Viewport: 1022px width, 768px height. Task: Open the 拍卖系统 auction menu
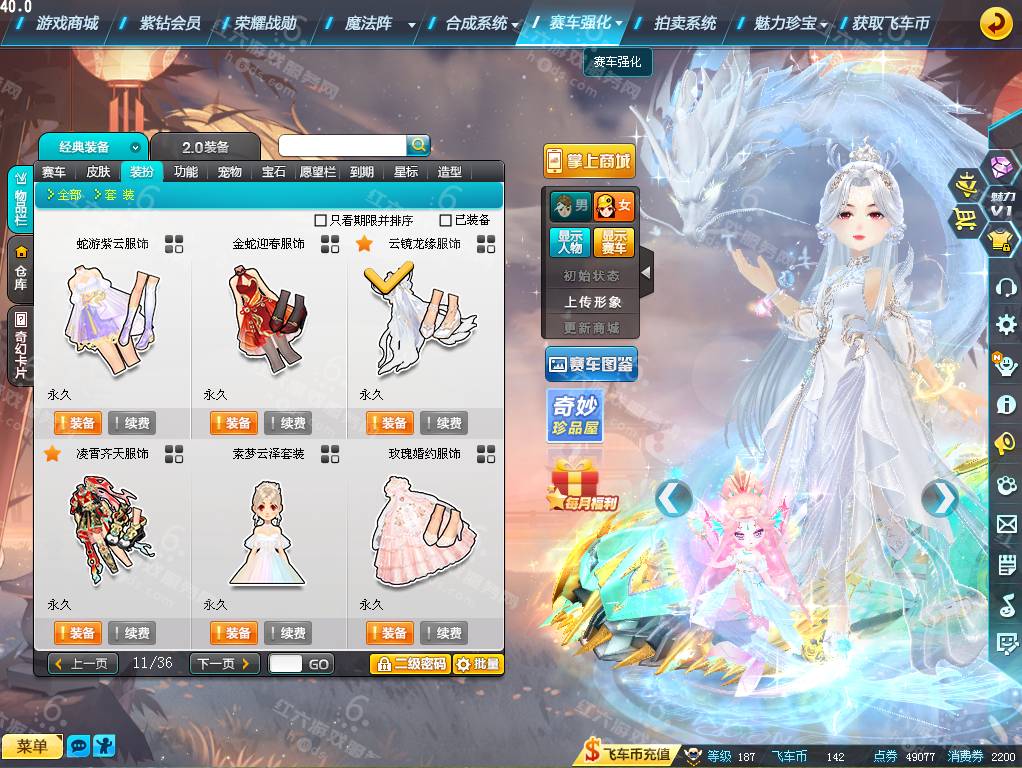(685, 23)
